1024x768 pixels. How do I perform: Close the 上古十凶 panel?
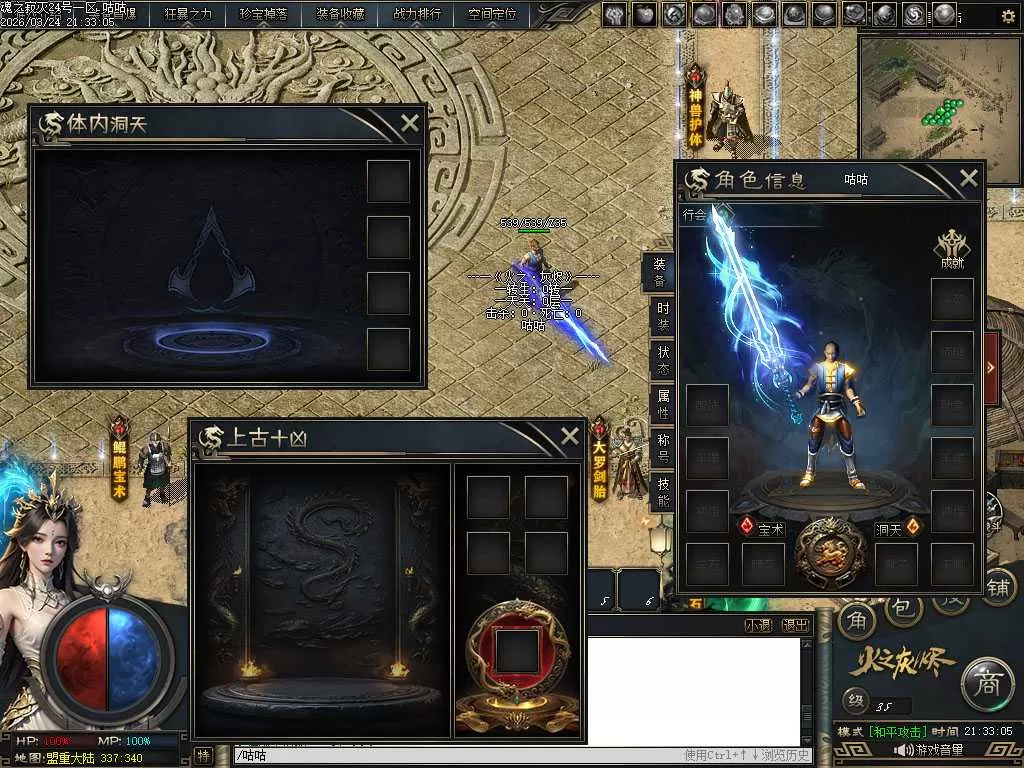tap(569, 436)
